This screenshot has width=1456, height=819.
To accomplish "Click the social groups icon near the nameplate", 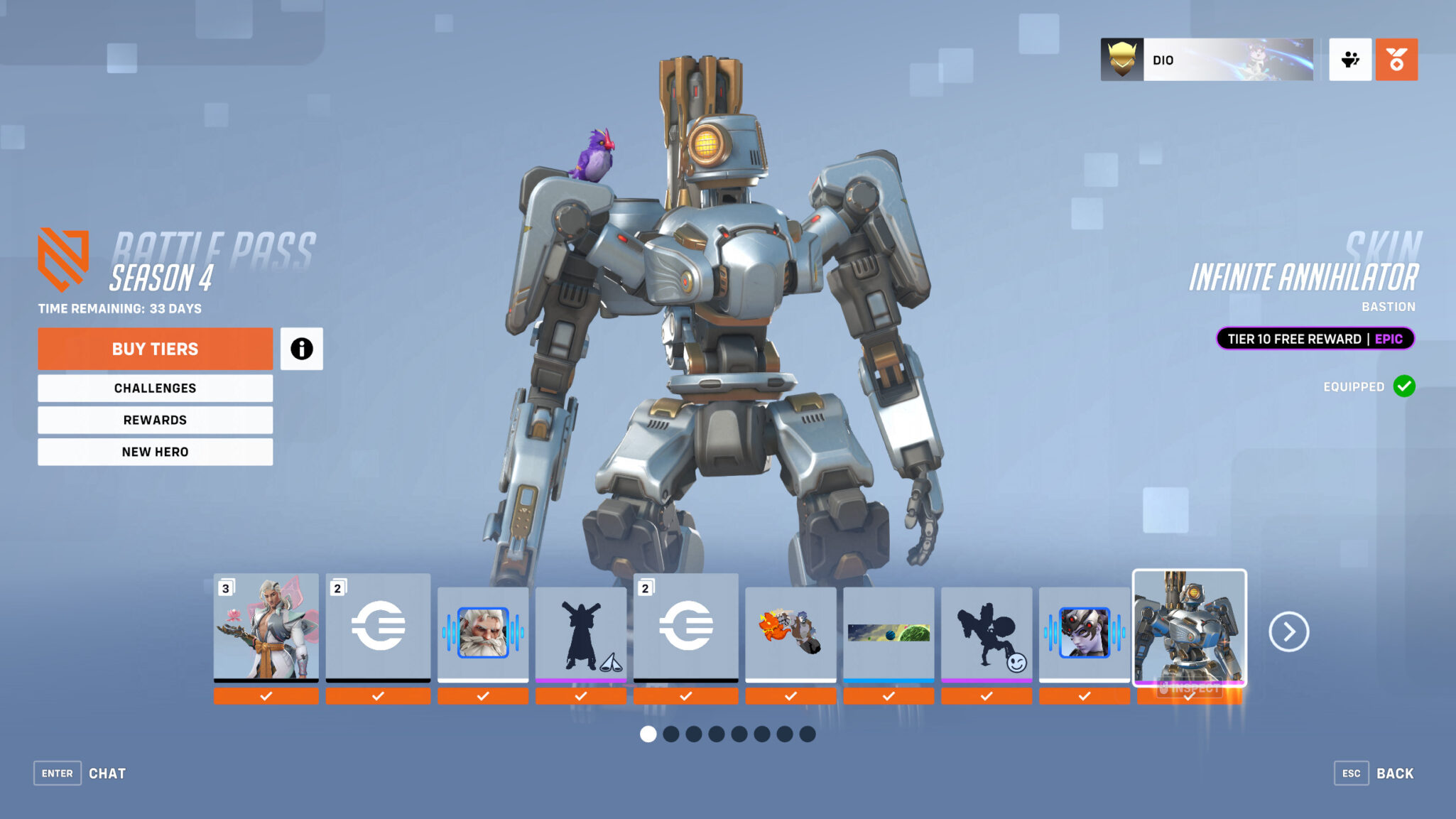I will click(1349, 60).
